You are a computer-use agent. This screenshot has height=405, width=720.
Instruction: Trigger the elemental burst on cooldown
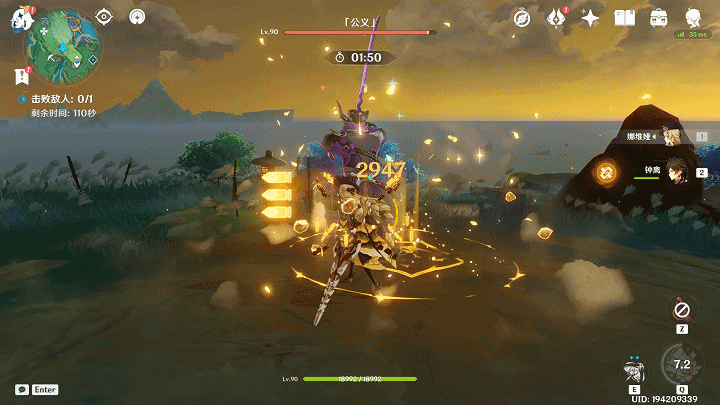coord(682,365)
